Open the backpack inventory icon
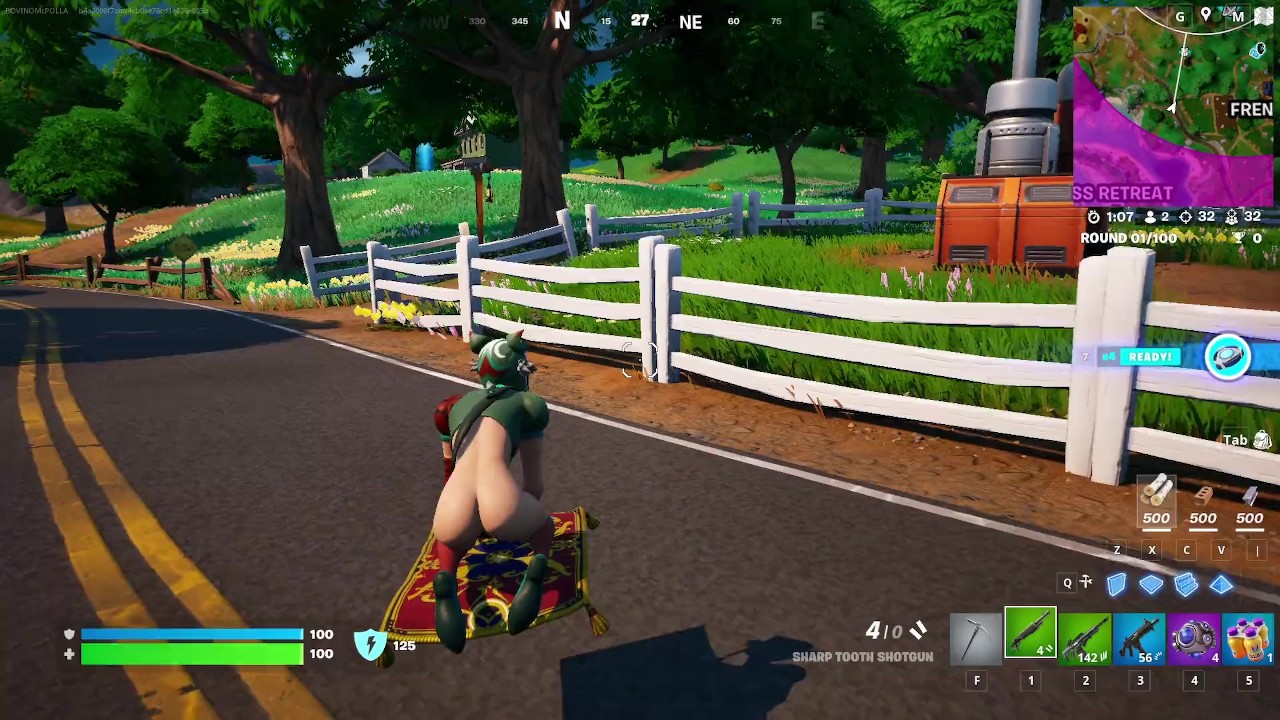This screenshot has height=720, width=1280. [x=1262, y=440]
